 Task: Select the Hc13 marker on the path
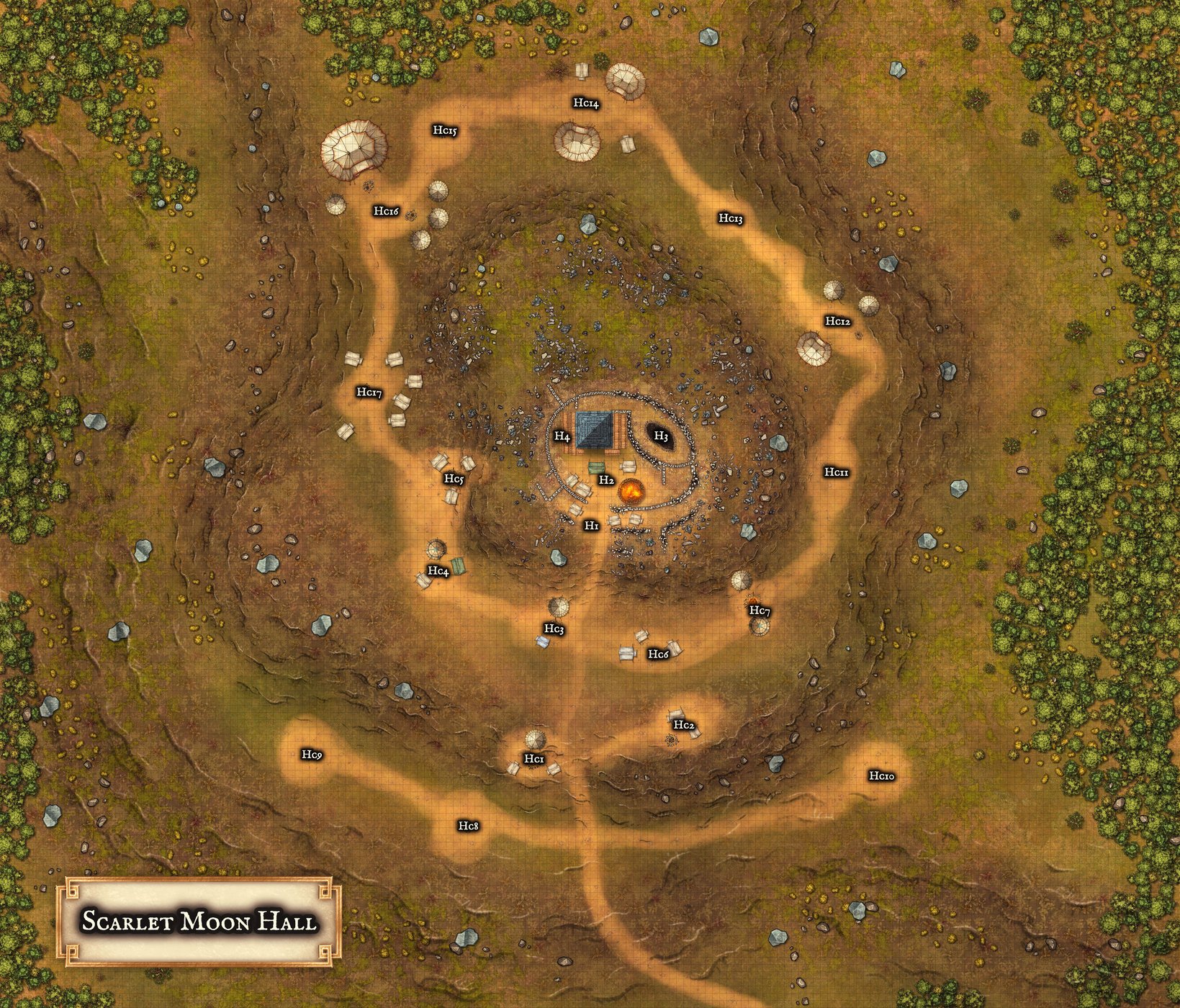730,218
